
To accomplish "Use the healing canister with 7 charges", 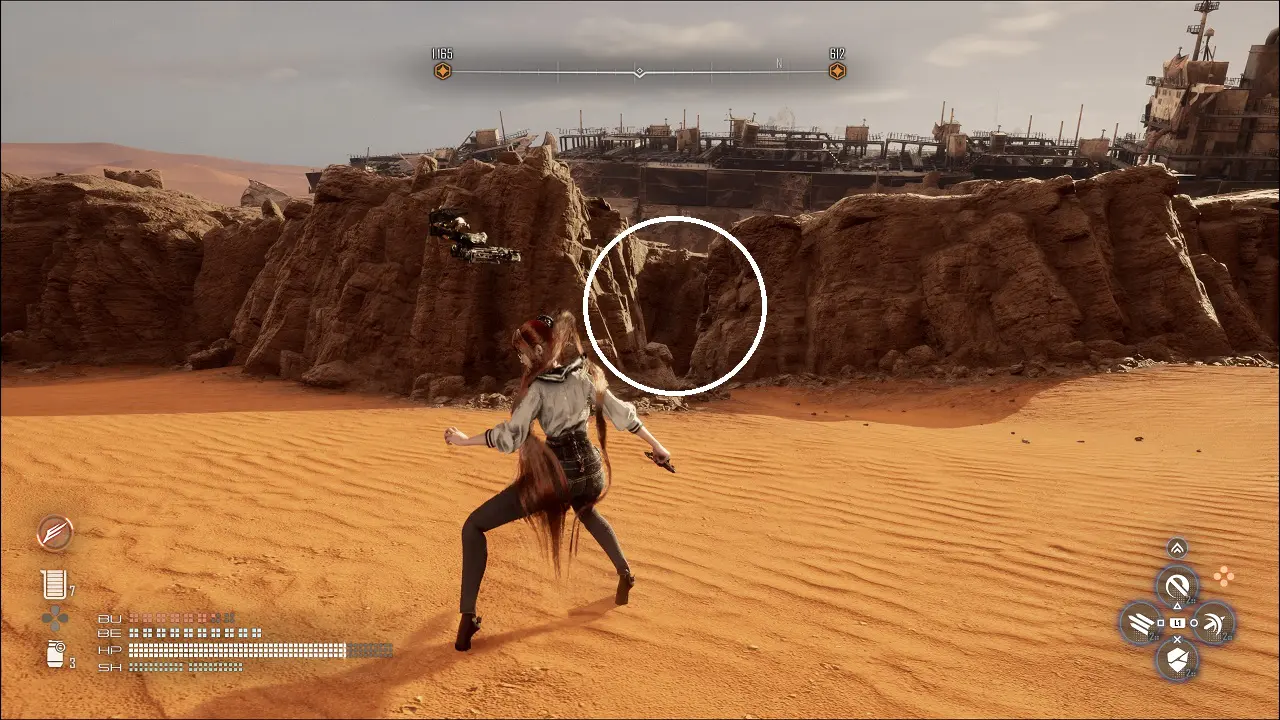I will click(53, 584).
